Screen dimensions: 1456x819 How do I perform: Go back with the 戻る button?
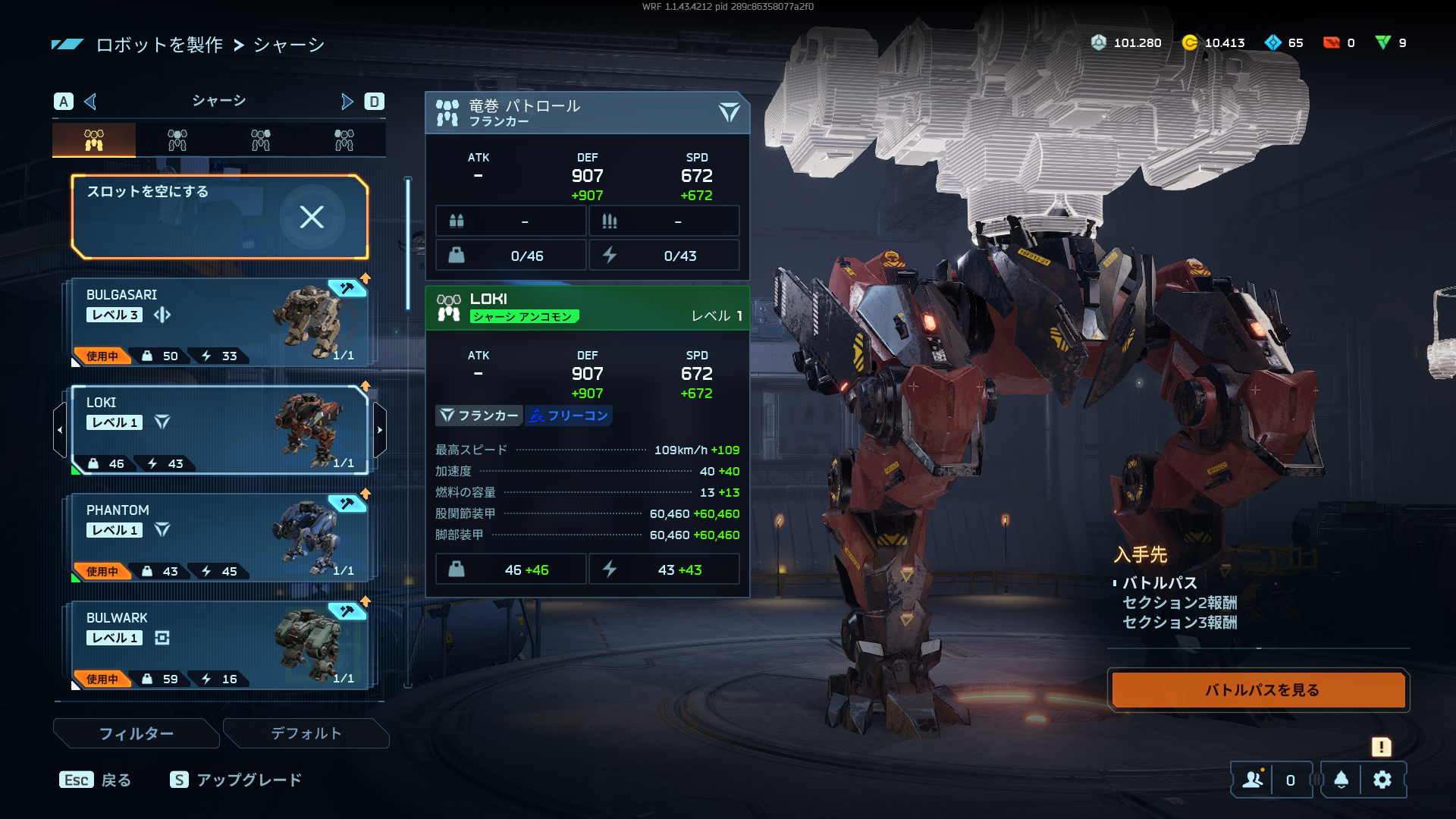[96, 780]
